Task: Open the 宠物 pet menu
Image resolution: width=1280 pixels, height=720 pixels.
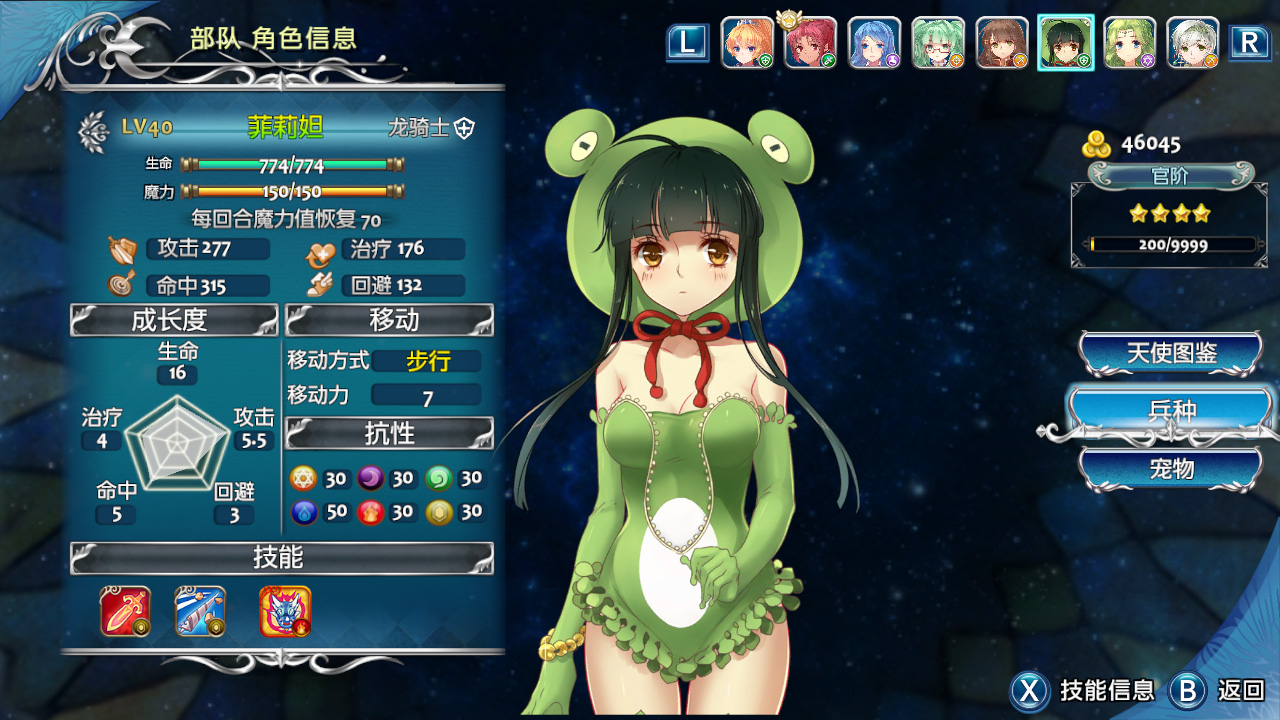Action: [x=1170, y=468]
